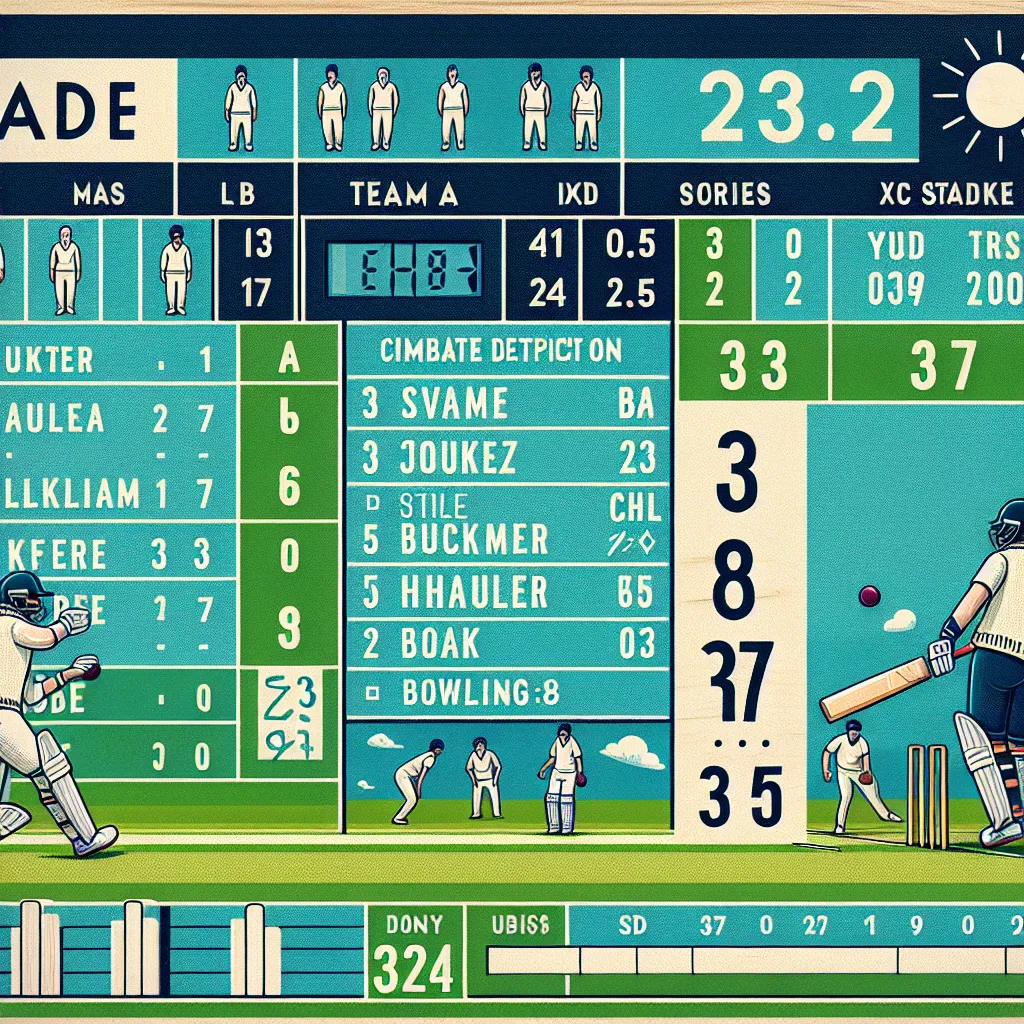Open the SORIES header tab

[724, 192]
